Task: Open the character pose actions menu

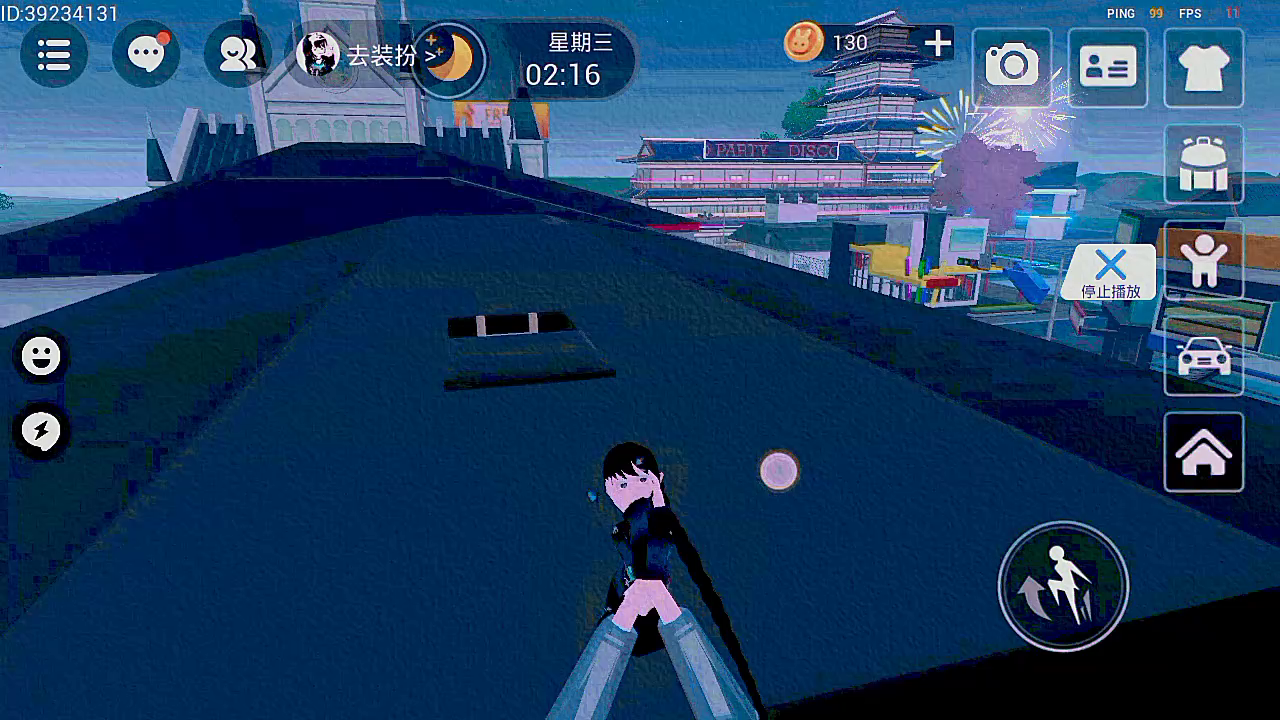Action: tap(1203, 260)
